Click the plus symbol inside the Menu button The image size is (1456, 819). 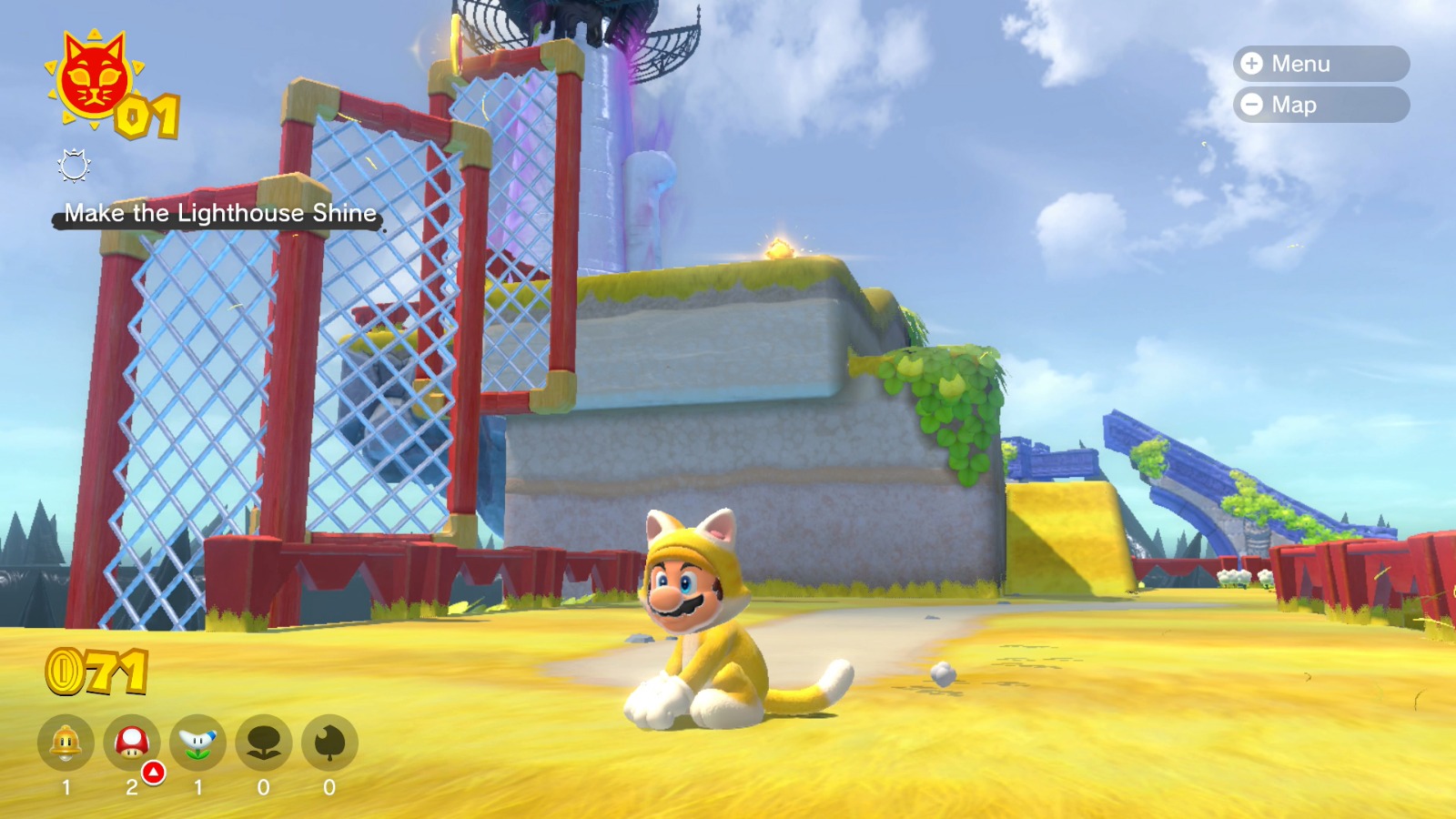coord(1253,64)
